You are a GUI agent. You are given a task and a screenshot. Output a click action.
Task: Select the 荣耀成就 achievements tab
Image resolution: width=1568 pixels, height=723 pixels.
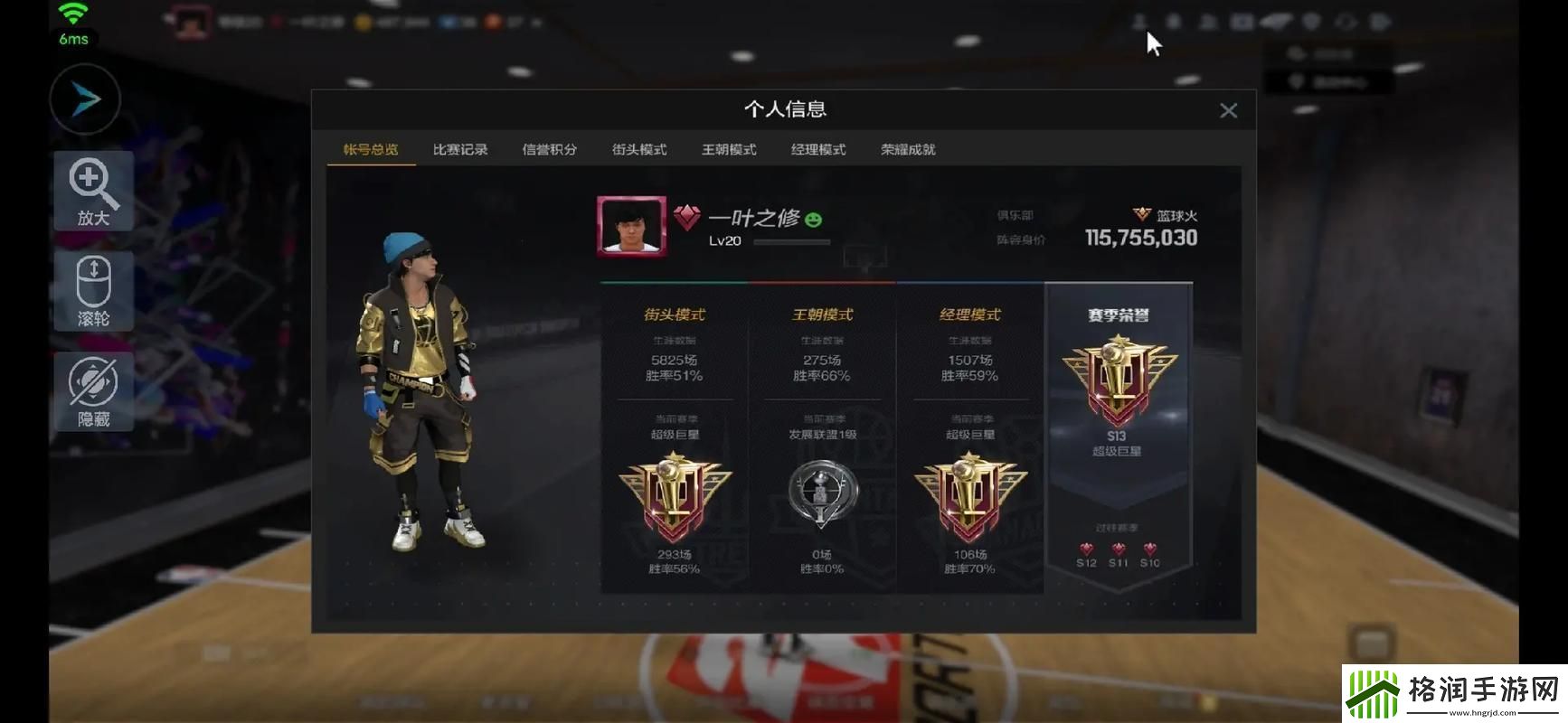[x=908, y=149]
